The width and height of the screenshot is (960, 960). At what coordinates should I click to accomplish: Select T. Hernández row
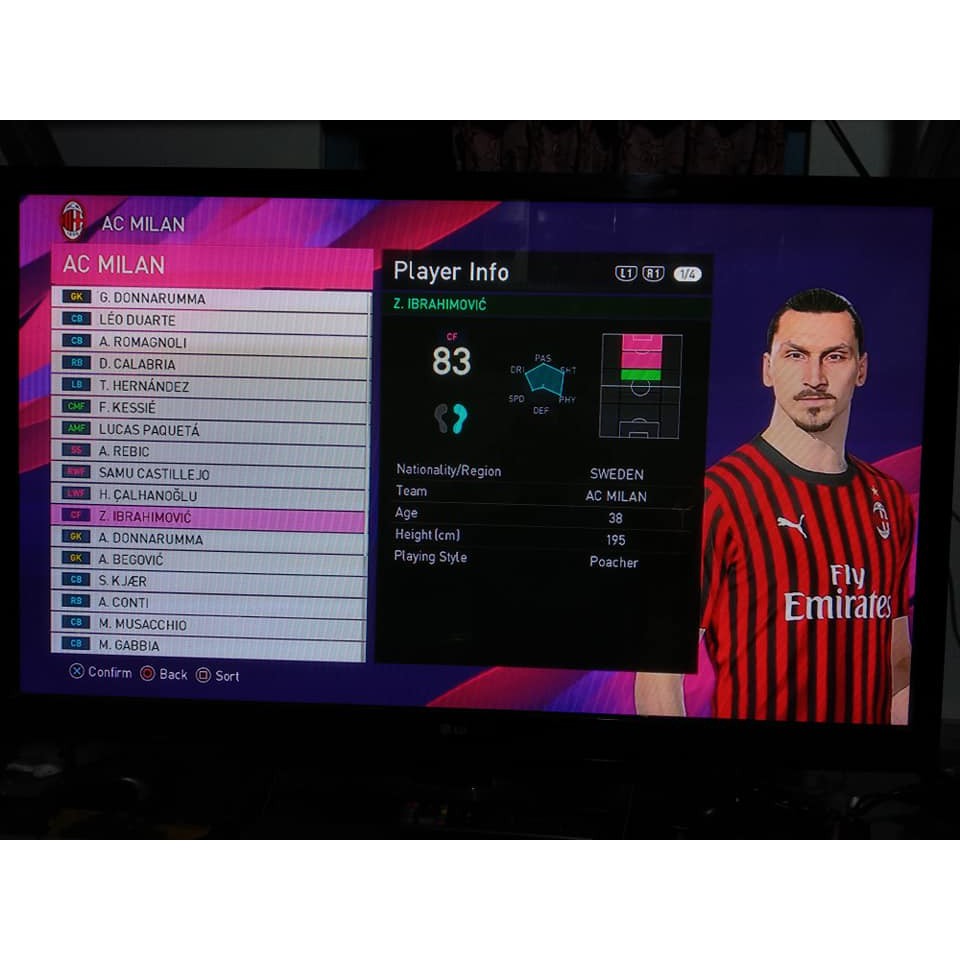211,386
